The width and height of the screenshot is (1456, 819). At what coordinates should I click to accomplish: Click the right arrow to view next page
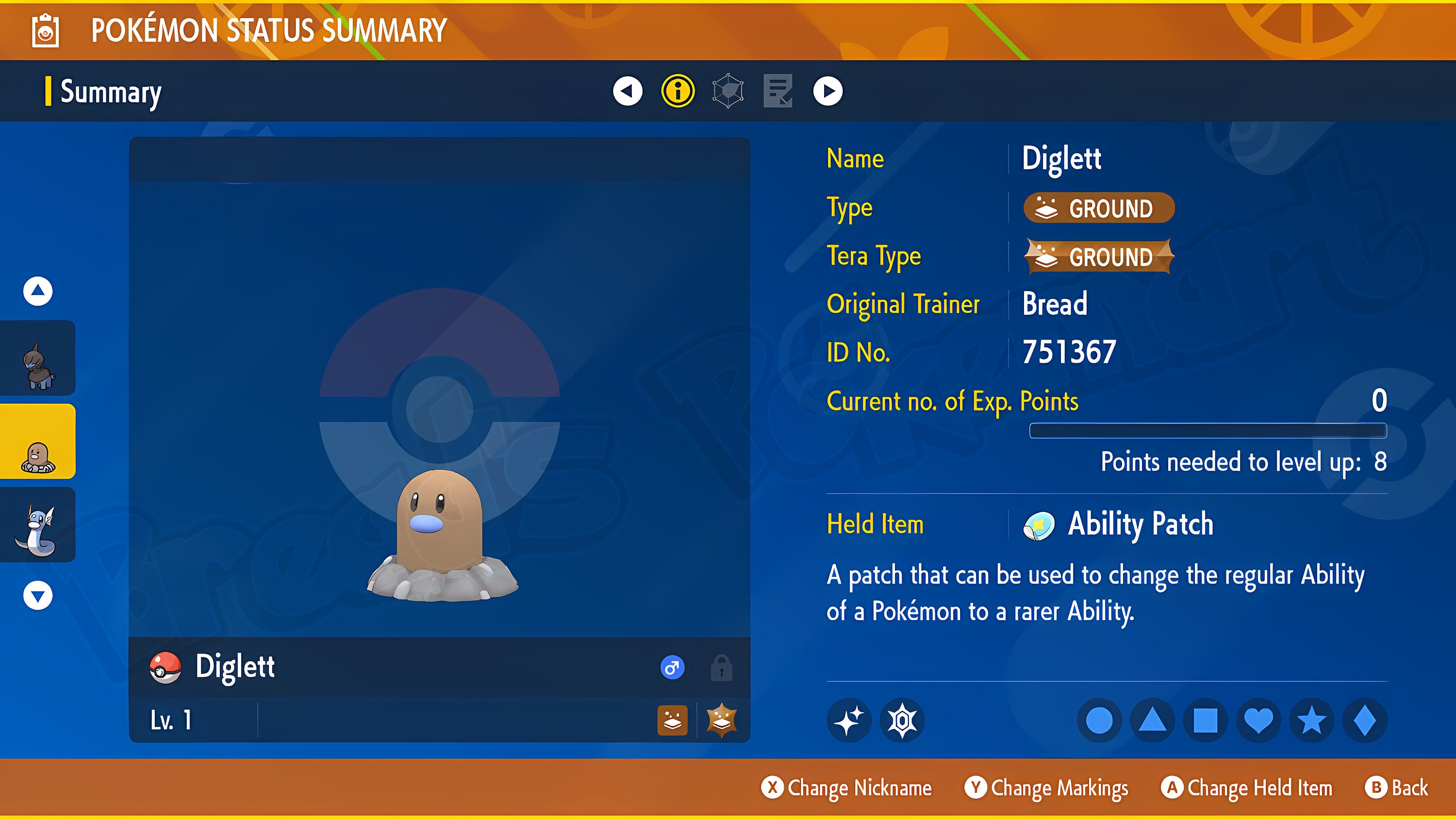[827, 92]
